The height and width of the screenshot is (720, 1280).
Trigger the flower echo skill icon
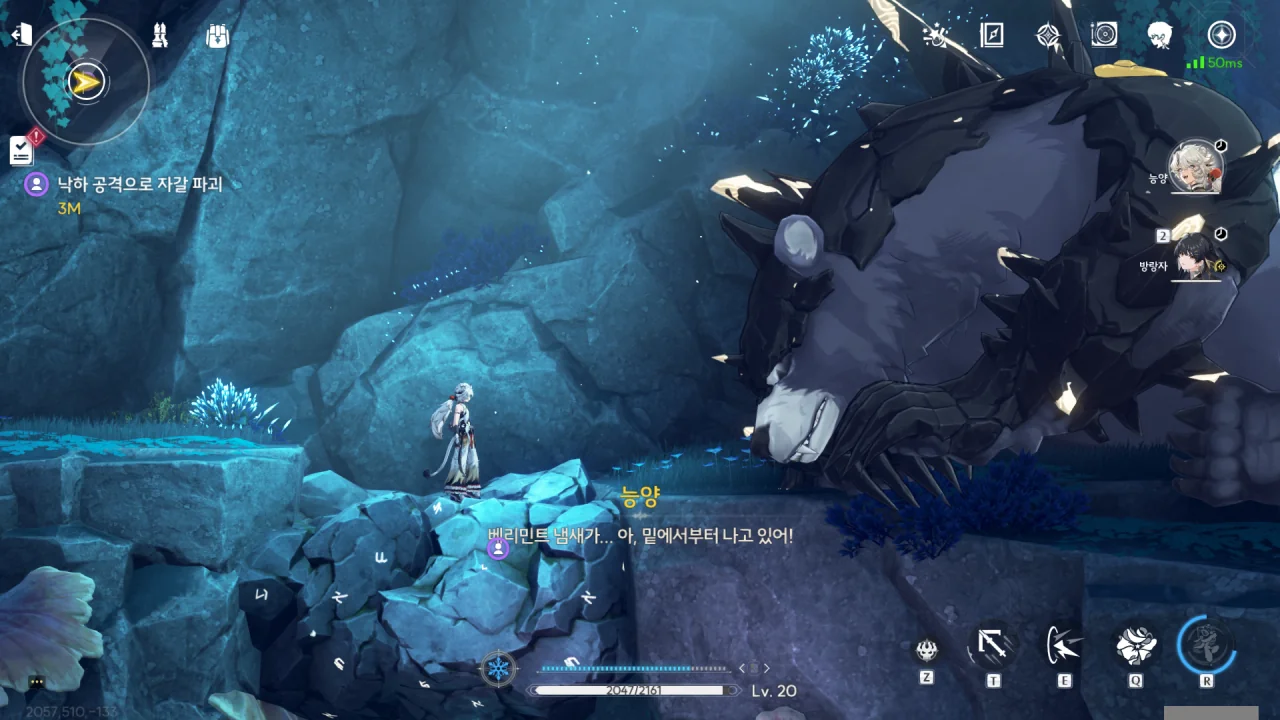(x=1136, y=646)
